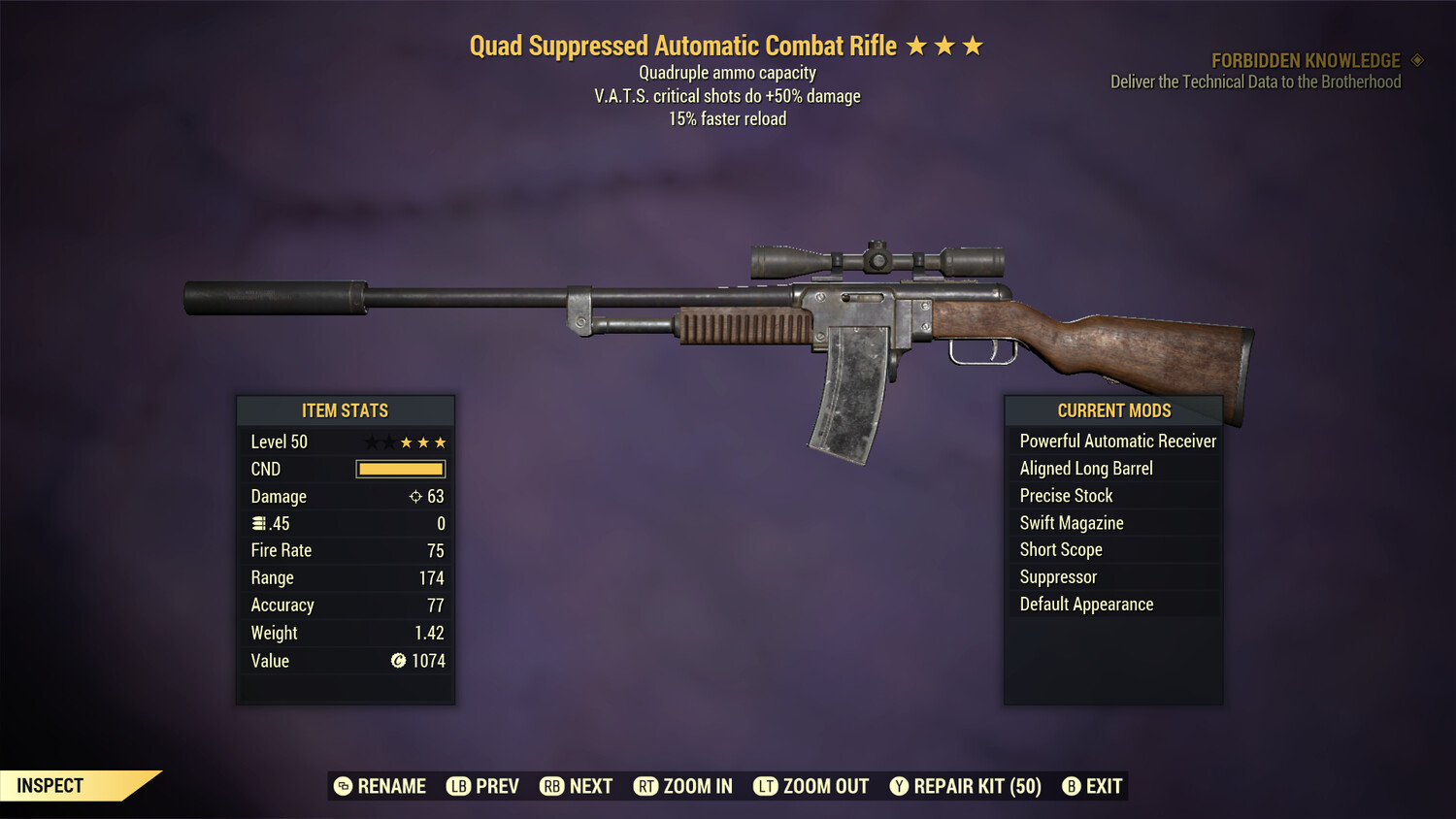Viewport: 1456px width, 819px height.
Task: Open the ITEM STATS panel header
Action: coord(346,410)
